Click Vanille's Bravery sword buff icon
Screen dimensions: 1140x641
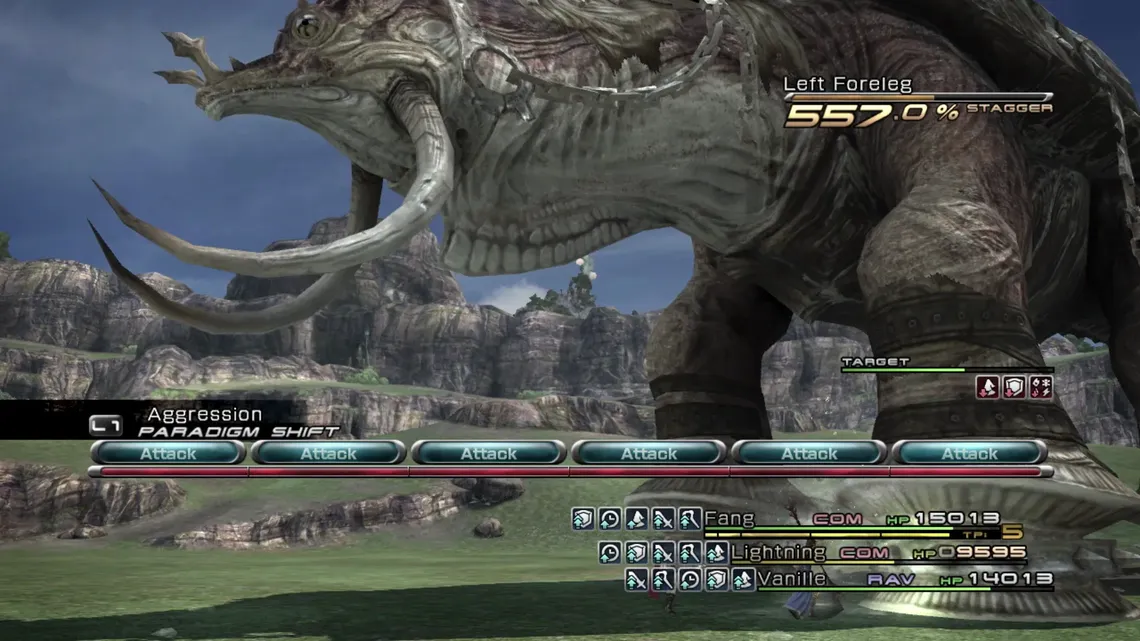(636, 579)
